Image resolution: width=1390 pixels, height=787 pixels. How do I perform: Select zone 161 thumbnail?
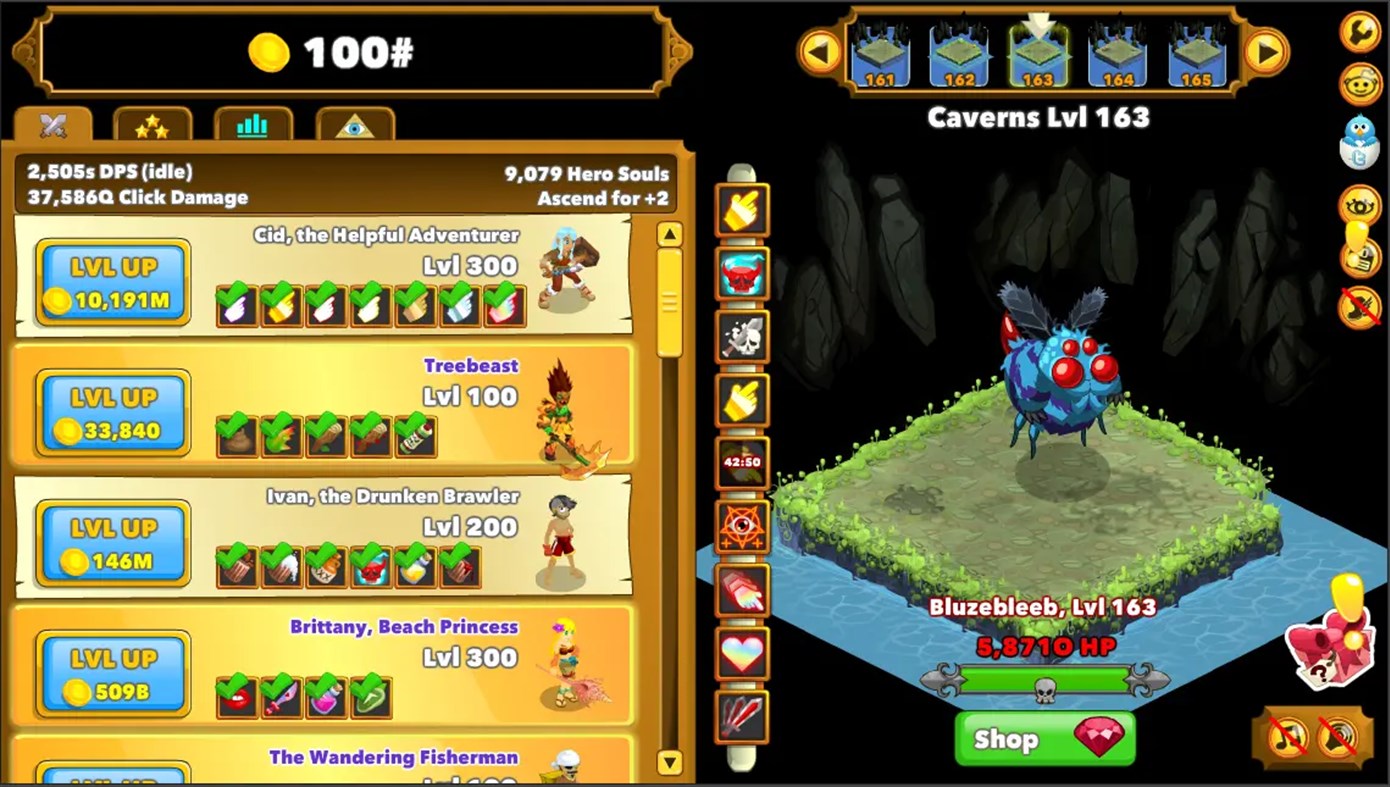pos(881,50)
